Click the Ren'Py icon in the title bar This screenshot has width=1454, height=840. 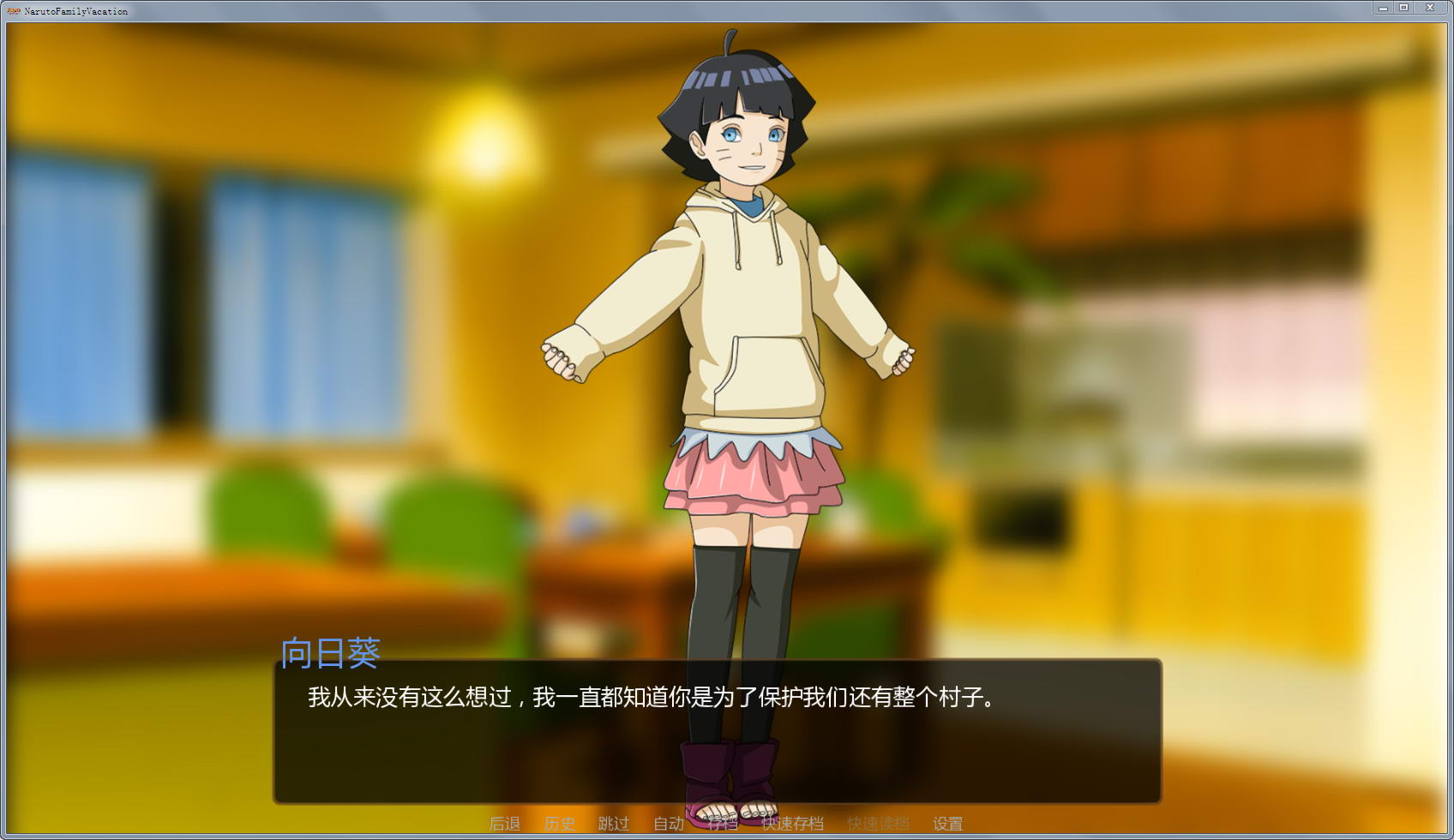tap(13, 10)
